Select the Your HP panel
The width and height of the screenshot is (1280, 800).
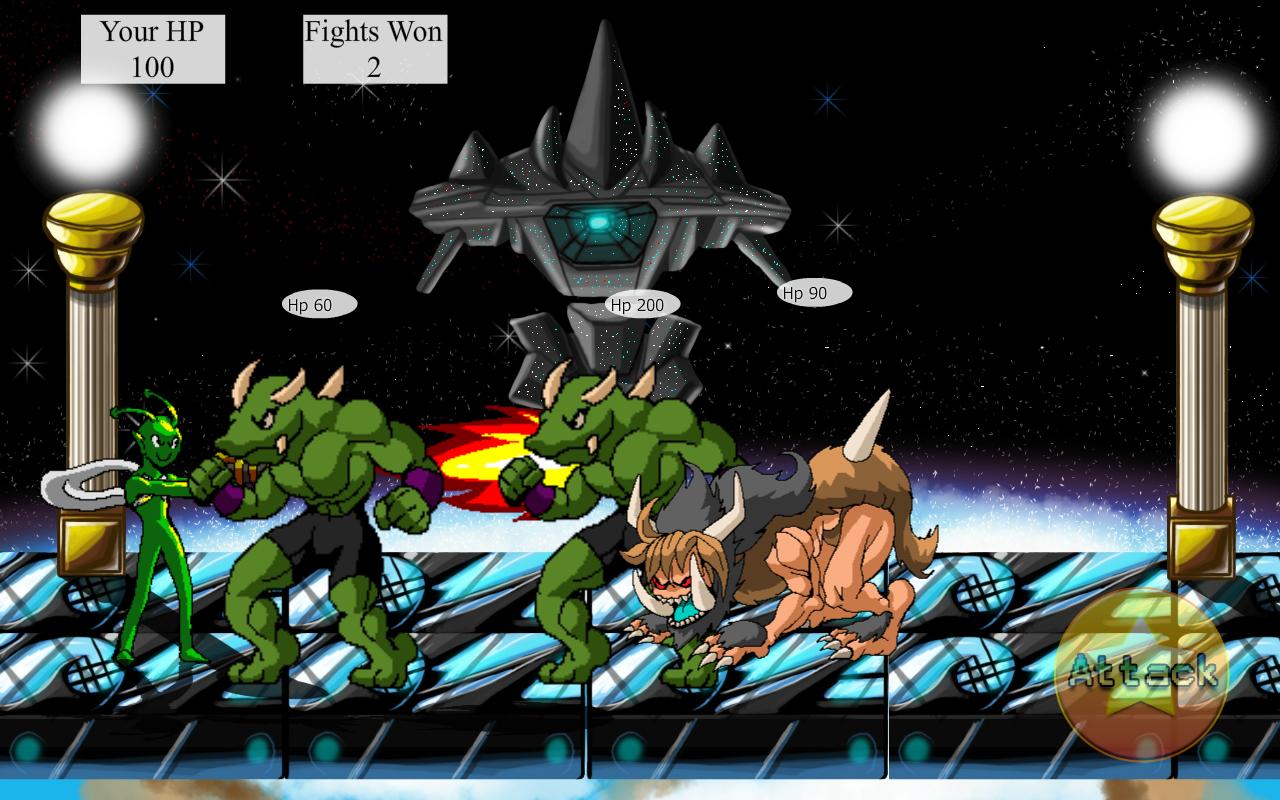[151, 46]
